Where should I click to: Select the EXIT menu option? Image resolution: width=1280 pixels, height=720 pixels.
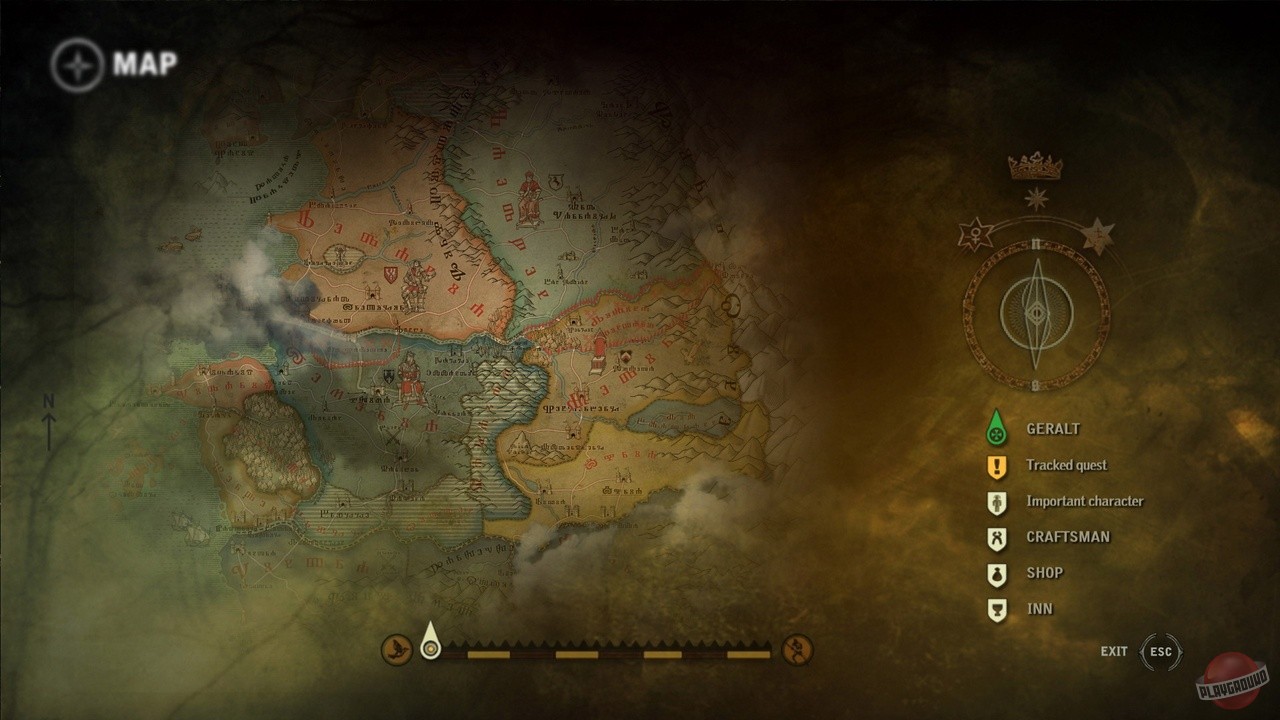click(1113, 651)
